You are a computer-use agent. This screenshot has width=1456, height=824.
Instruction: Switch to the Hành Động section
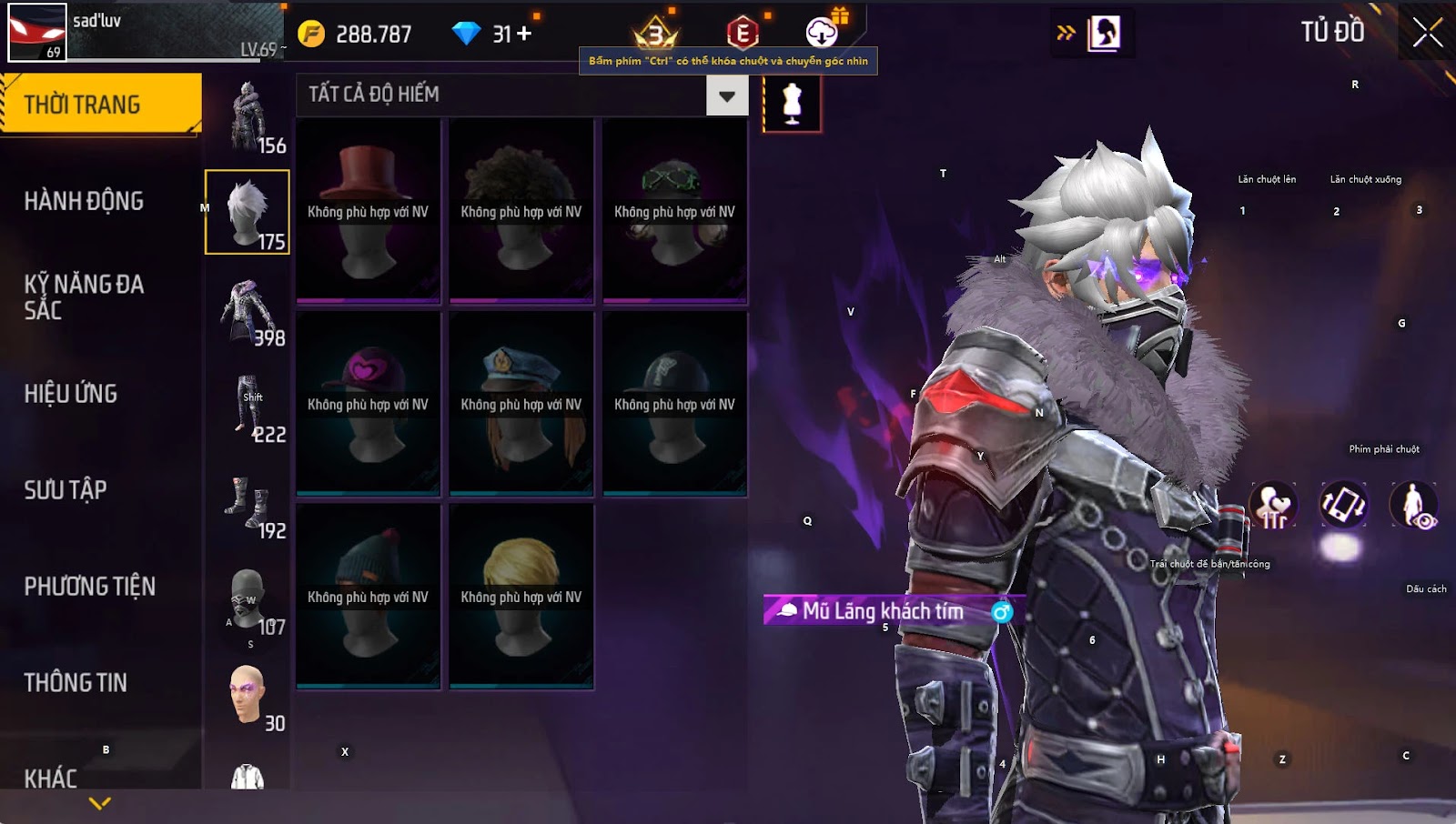84,201
